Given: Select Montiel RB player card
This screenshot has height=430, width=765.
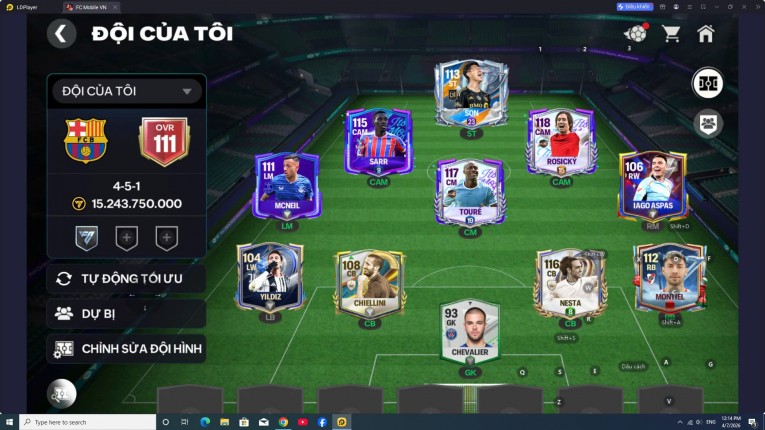Looking at the screenshot, I should click(670, 277).
